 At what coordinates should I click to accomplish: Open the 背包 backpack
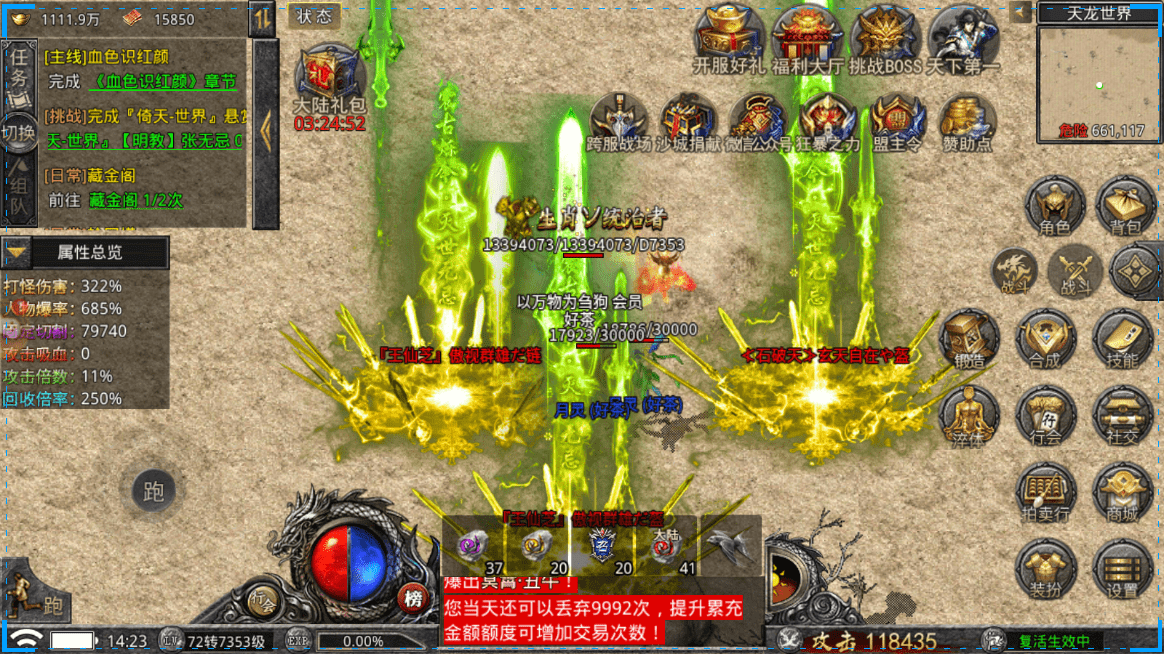1125,206
